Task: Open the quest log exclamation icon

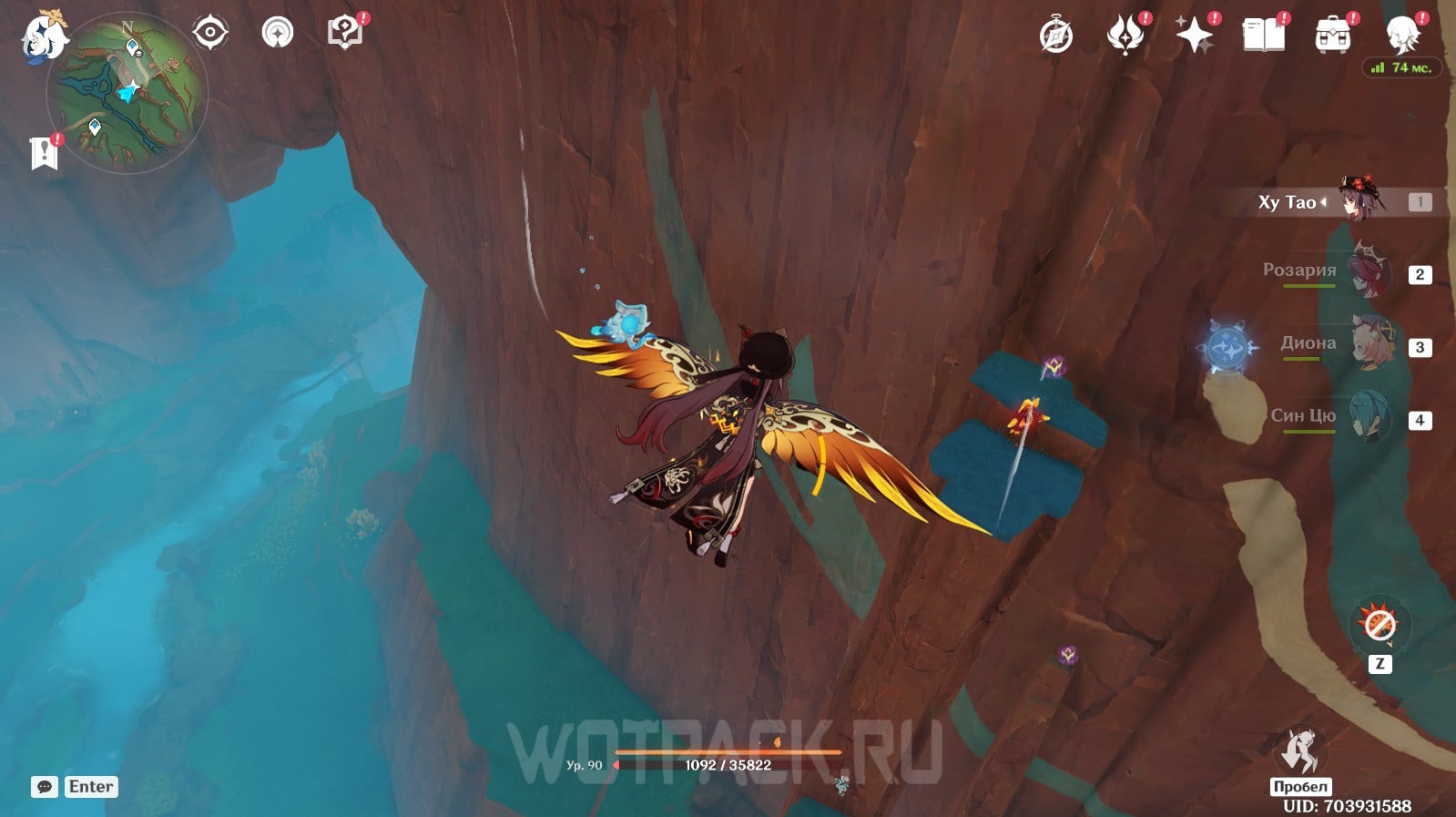Action: (44, 153)
